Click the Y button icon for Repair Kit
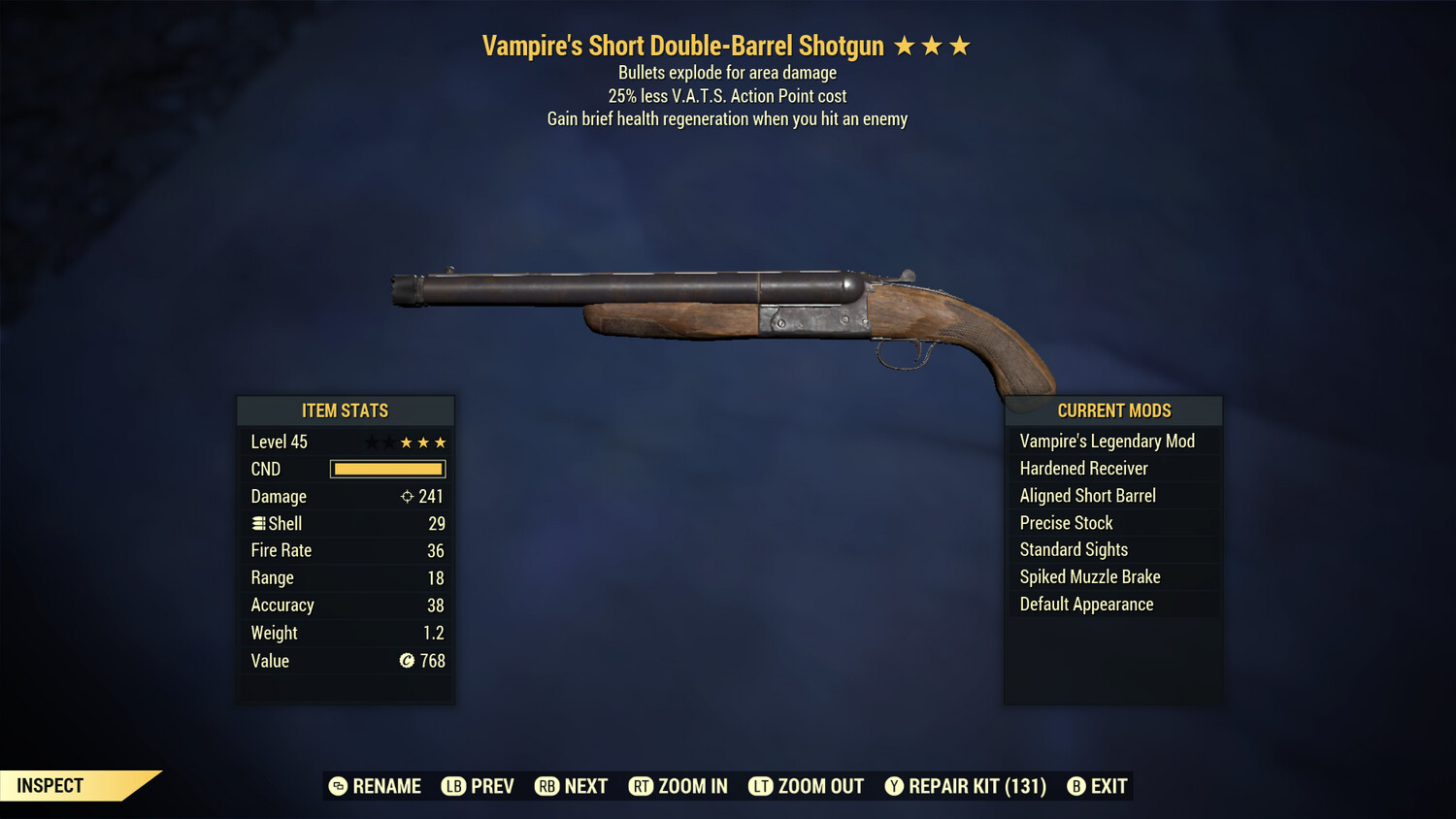Screen dimensions: 1456x819 click(x=894, y=786)
